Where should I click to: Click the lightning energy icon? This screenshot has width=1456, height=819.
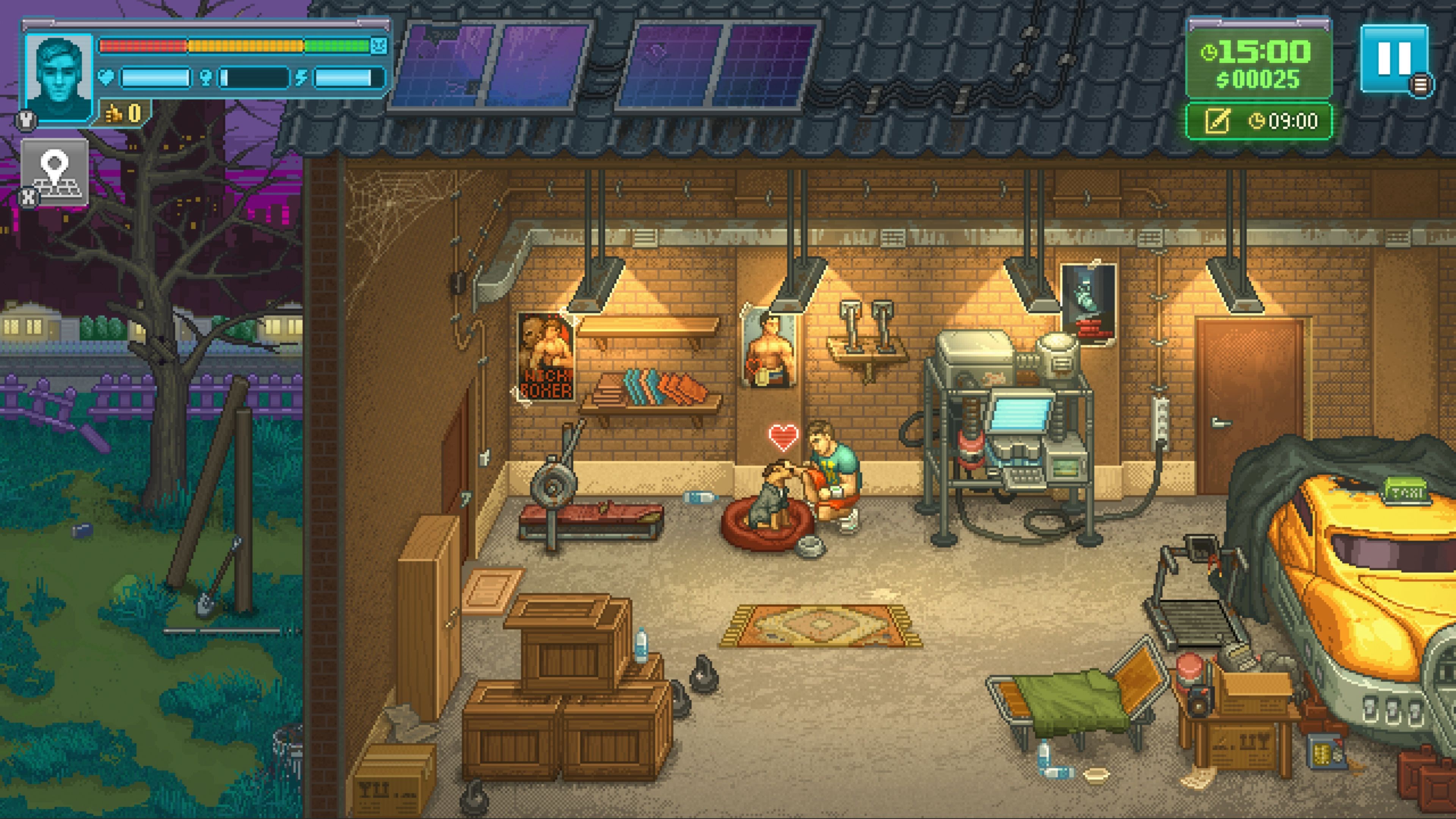[x=300, y=78]
